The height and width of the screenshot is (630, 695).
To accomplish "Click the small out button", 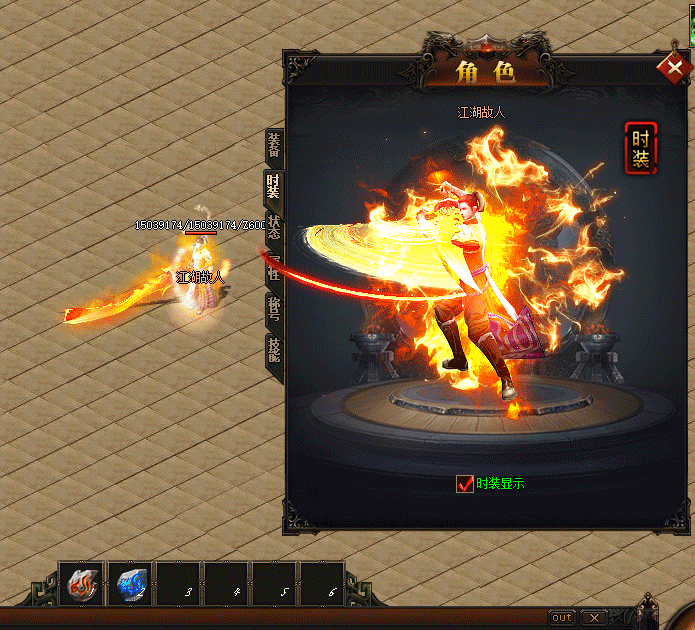I will click(562, 617).
